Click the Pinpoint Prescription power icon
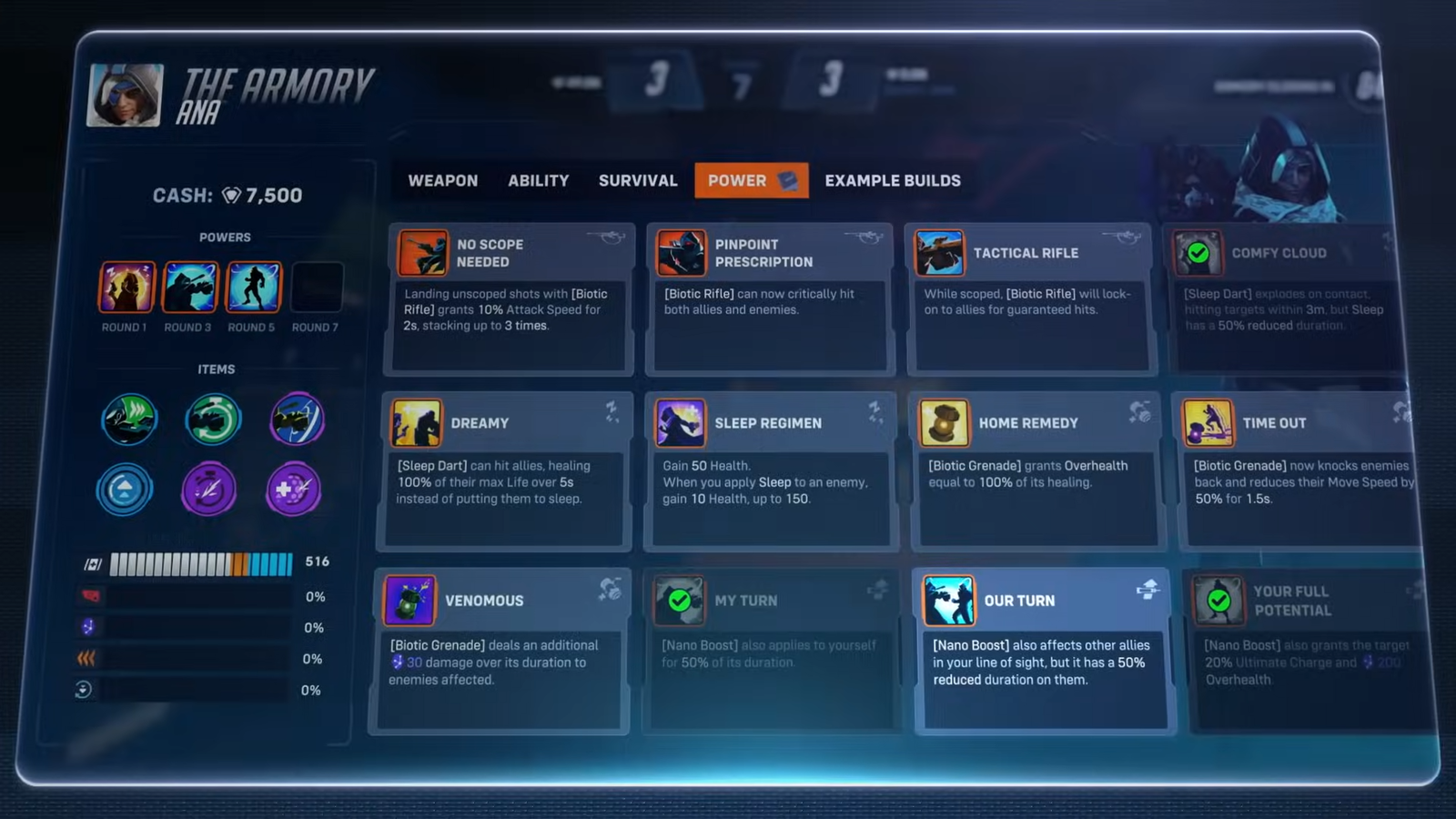The image size is (1456, 819). pyautogui.click(x=682, y=254)
